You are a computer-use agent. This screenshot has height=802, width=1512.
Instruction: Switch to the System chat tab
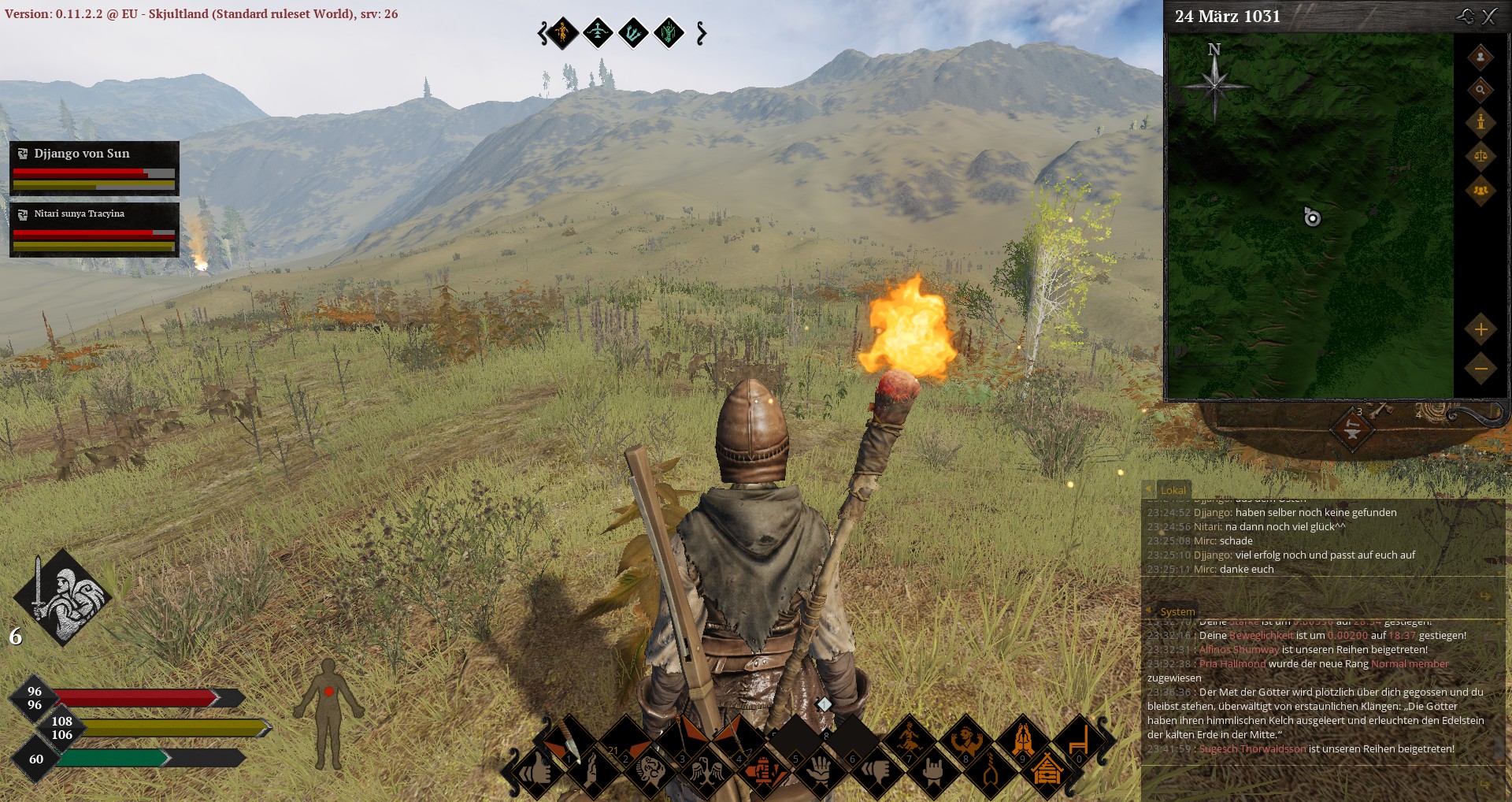(x=1177, y=611)
